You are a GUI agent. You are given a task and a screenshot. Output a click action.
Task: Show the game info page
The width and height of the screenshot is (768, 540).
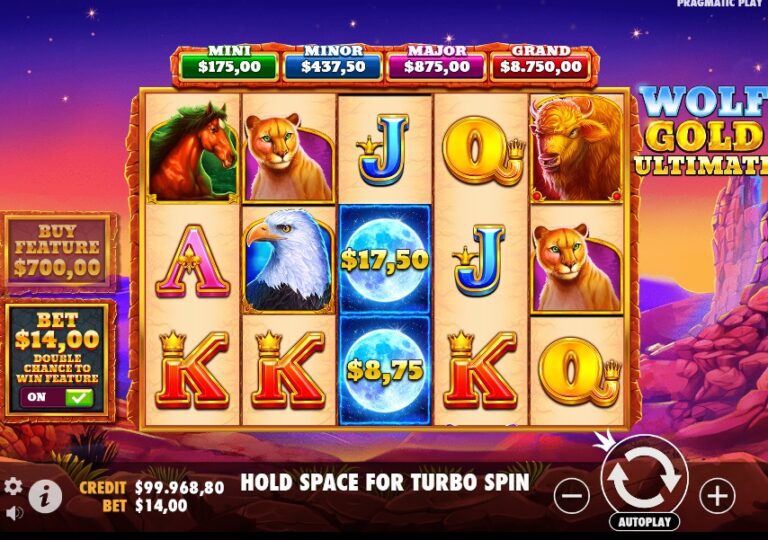coord(44,494)
